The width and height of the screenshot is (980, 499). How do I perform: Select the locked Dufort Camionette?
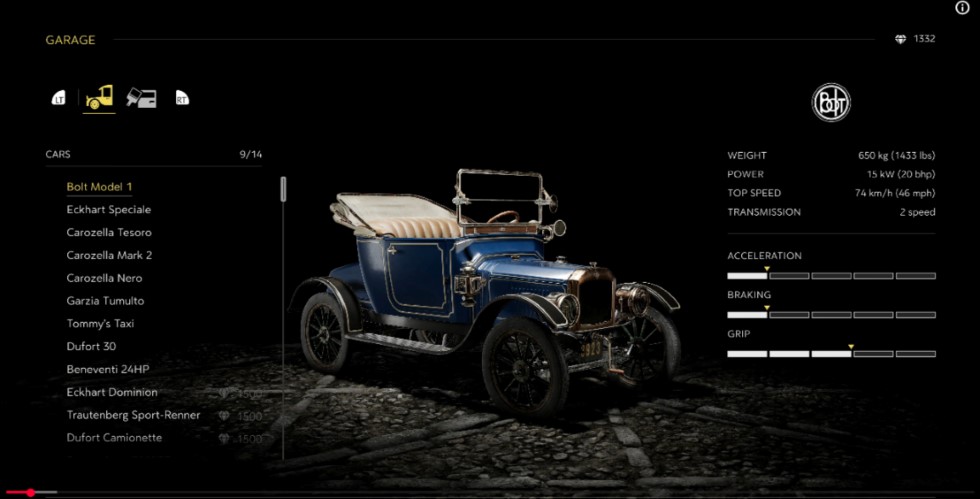pyautogui.click(x=114, y=438)
